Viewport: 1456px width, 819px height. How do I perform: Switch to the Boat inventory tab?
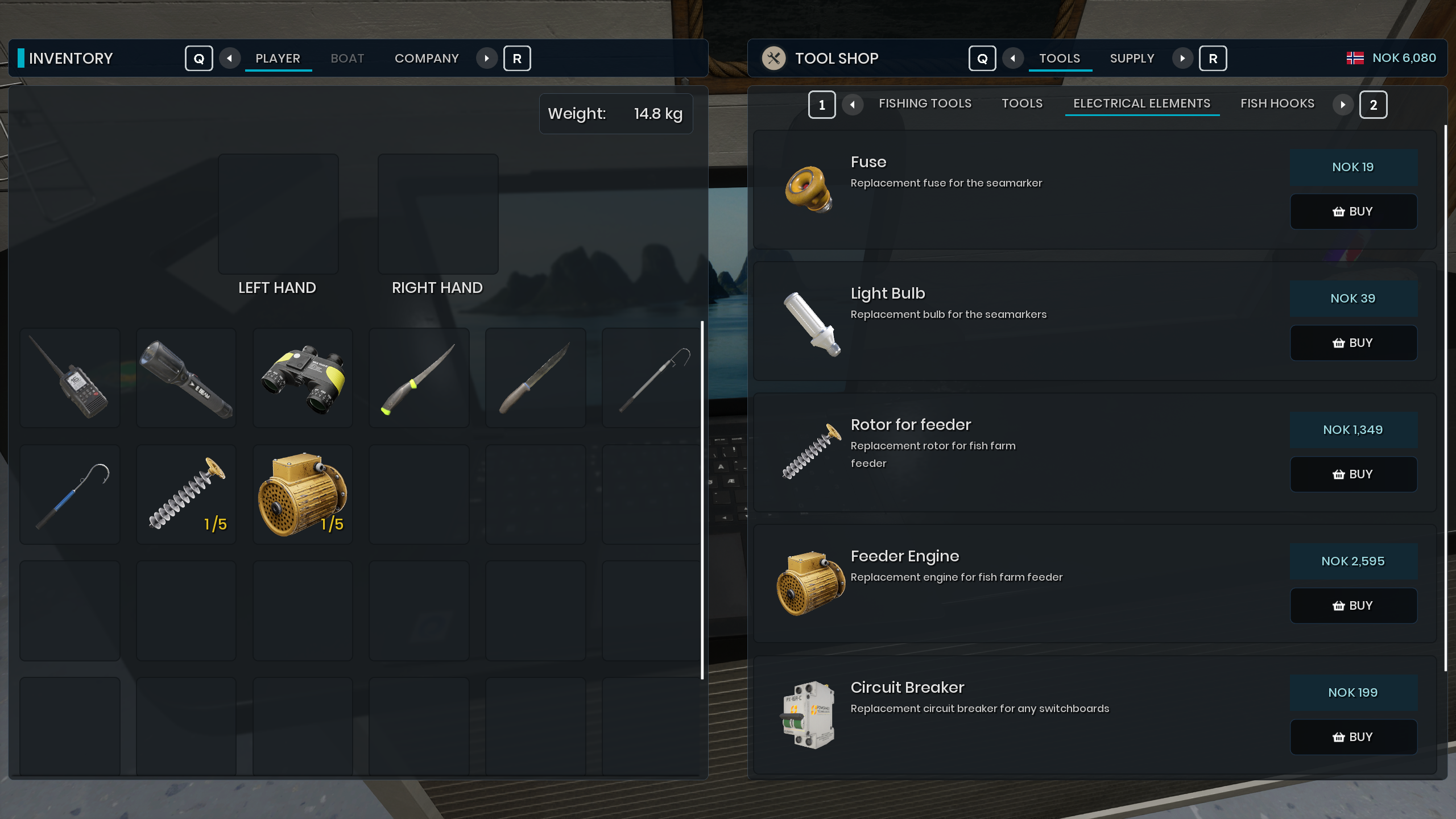click(x=347, y=59)
